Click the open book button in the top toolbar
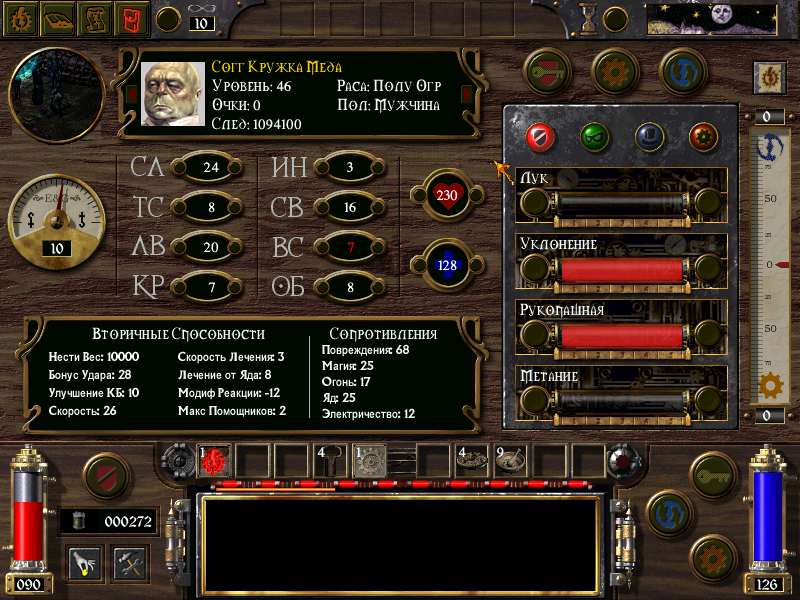This screenshot has height=600, width=800. point(57,17)
